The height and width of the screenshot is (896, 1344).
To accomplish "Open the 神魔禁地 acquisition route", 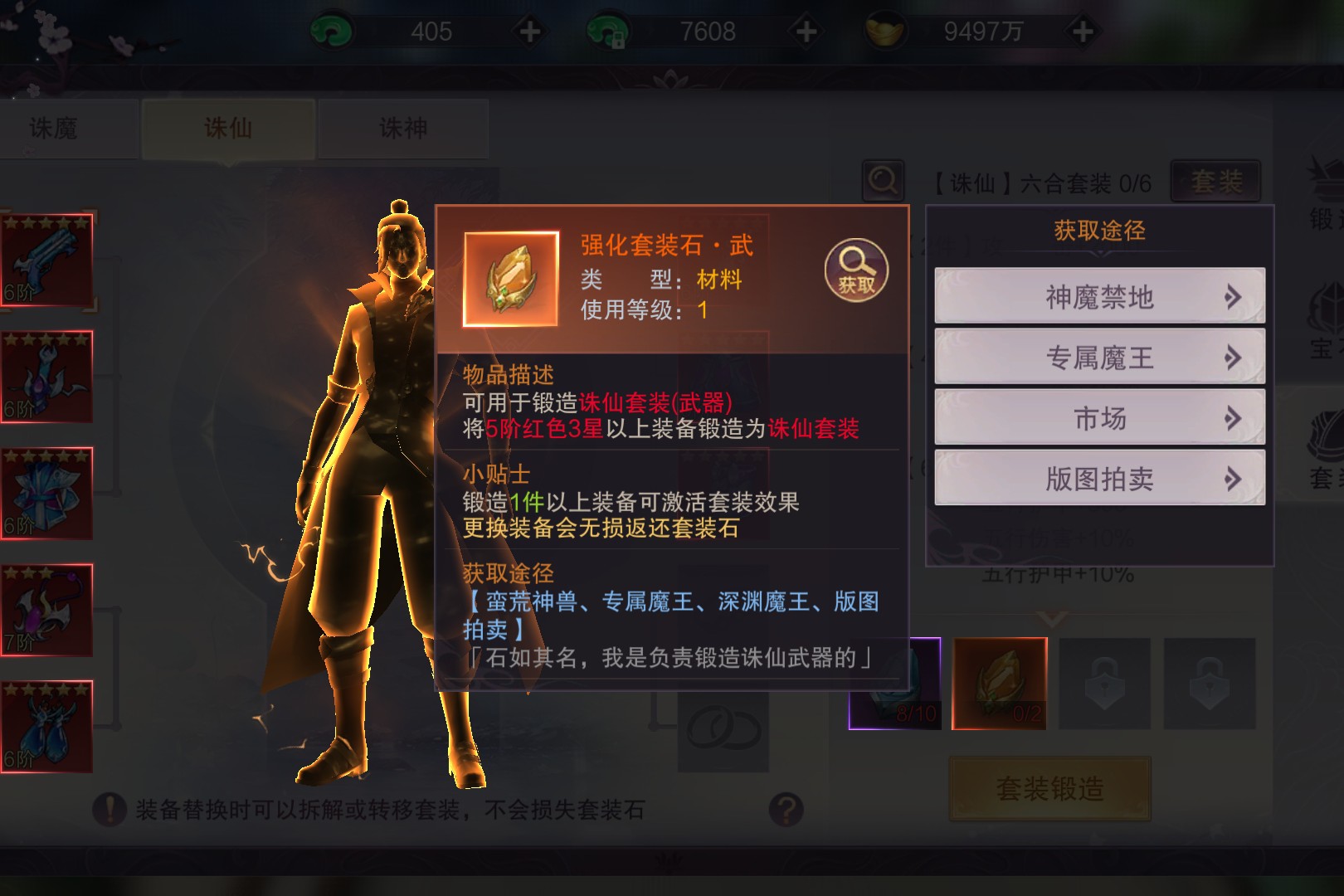I will pyautogui.click(x=1099, y=296).
